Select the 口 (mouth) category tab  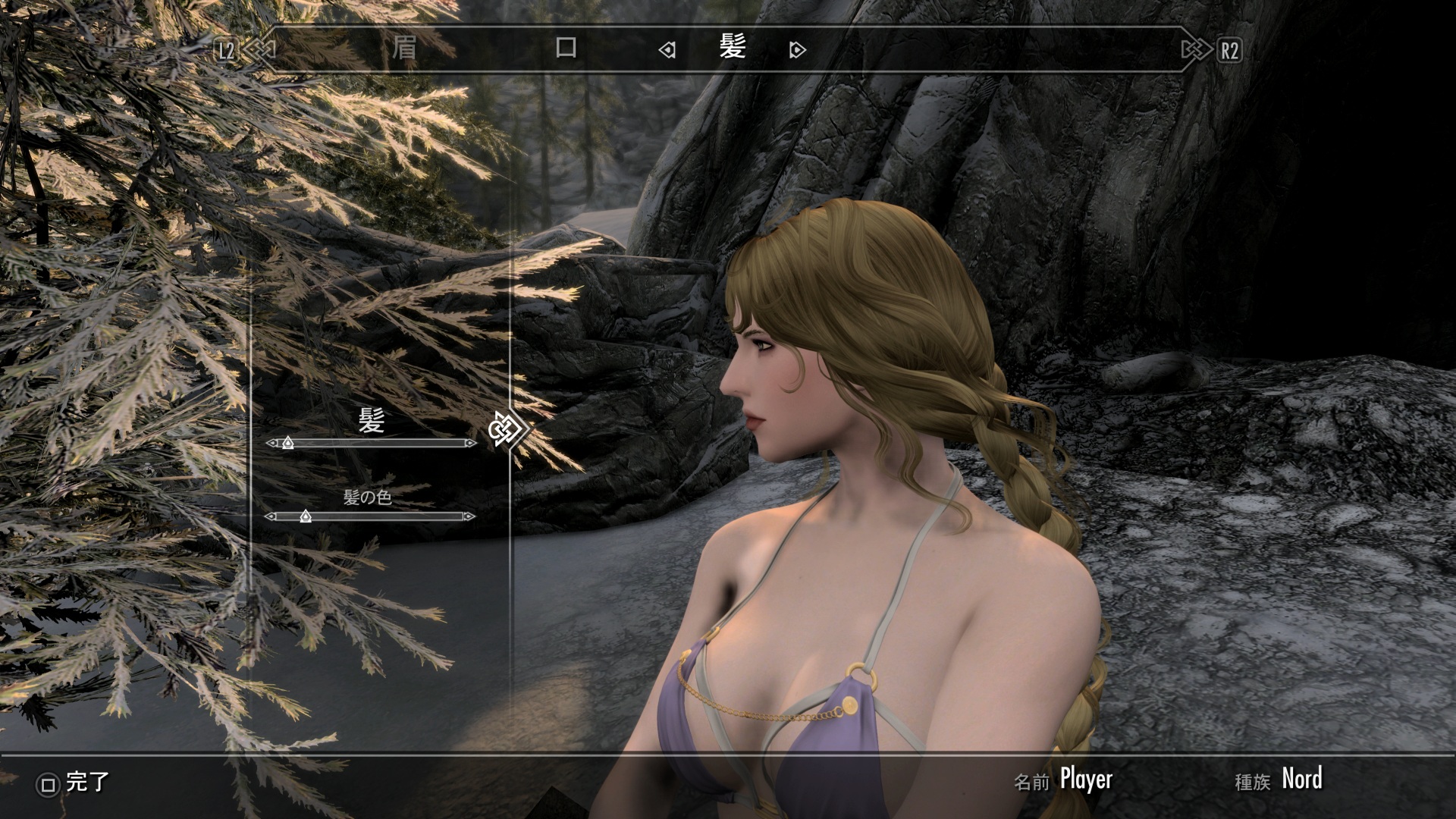pyautogui.click(x=566, y=49)
